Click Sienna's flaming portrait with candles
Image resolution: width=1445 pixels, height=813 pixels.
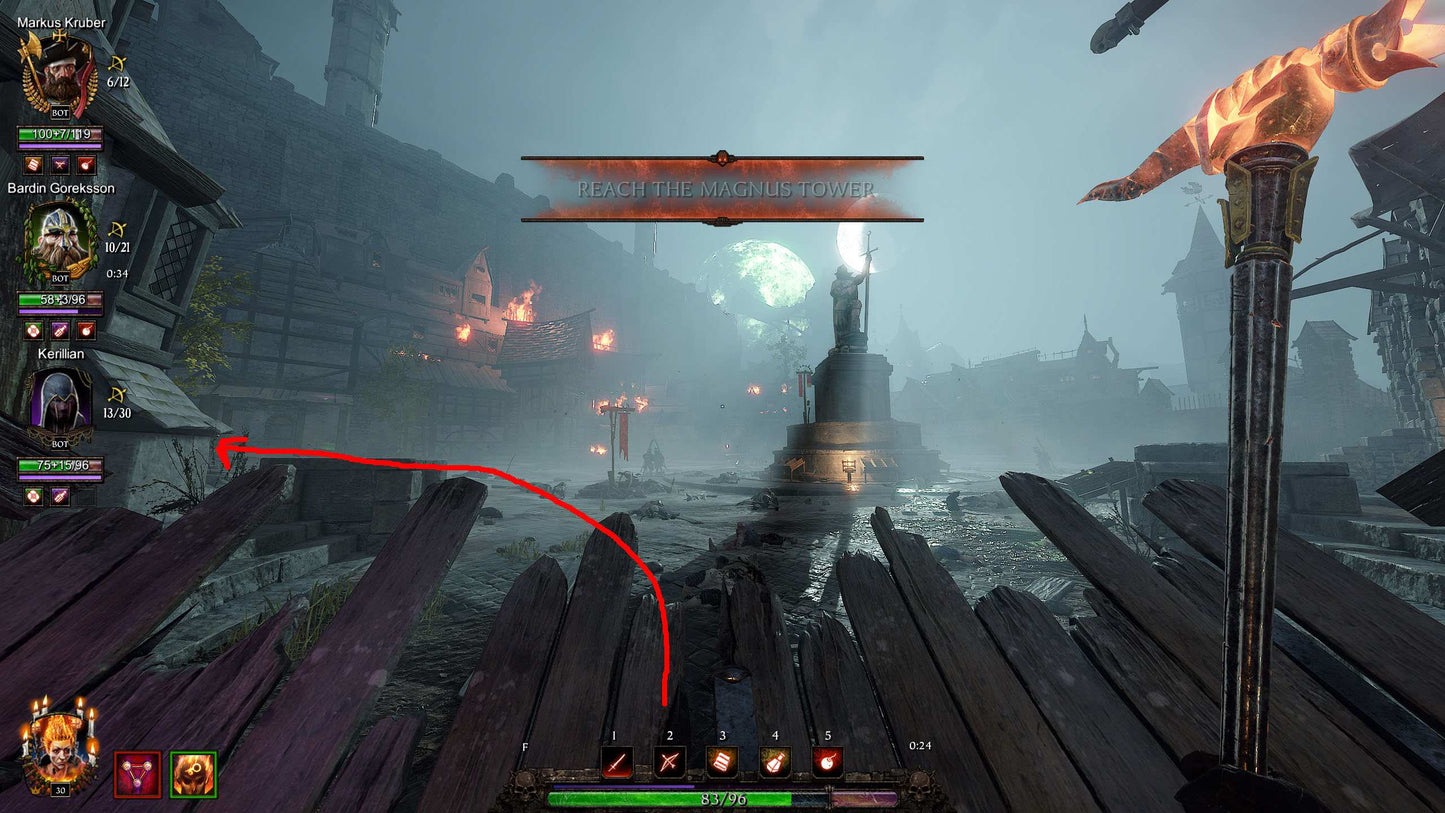coord(58,752)
